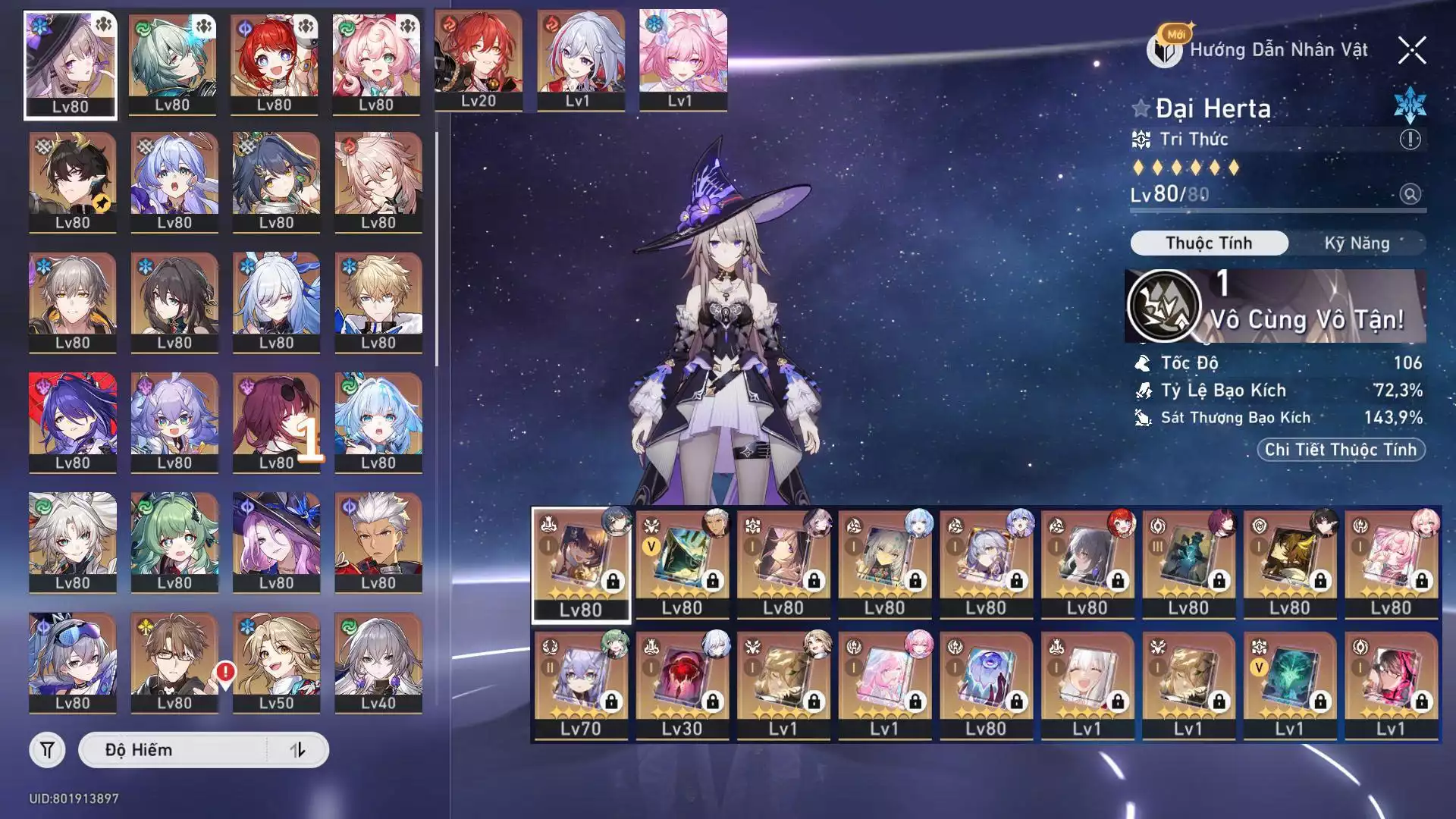Viewport: 1456px width, 819px height.
Task: Toggle the sort order arrows
Action: (x=298, y=750)
